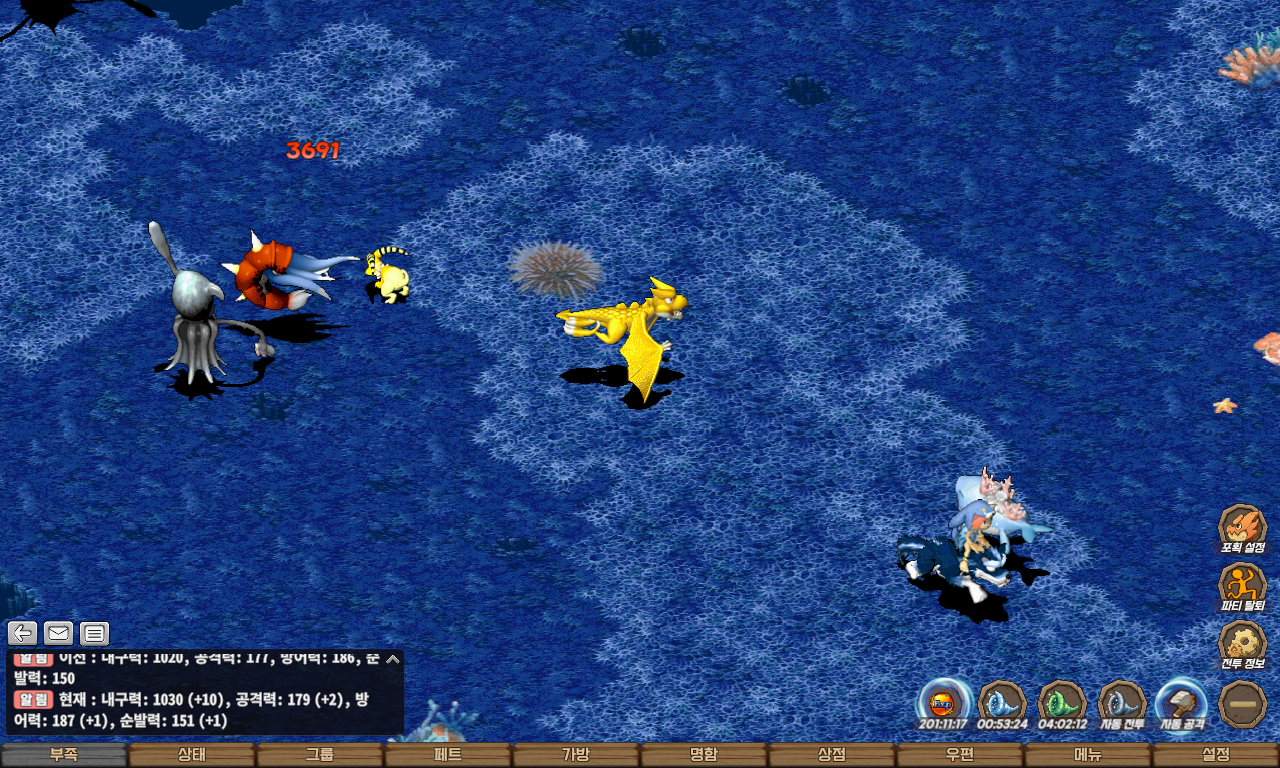Open the 상태 (status) menu
The width and height of the screenshot is (1280, 768).
click(x=192, y=755)
